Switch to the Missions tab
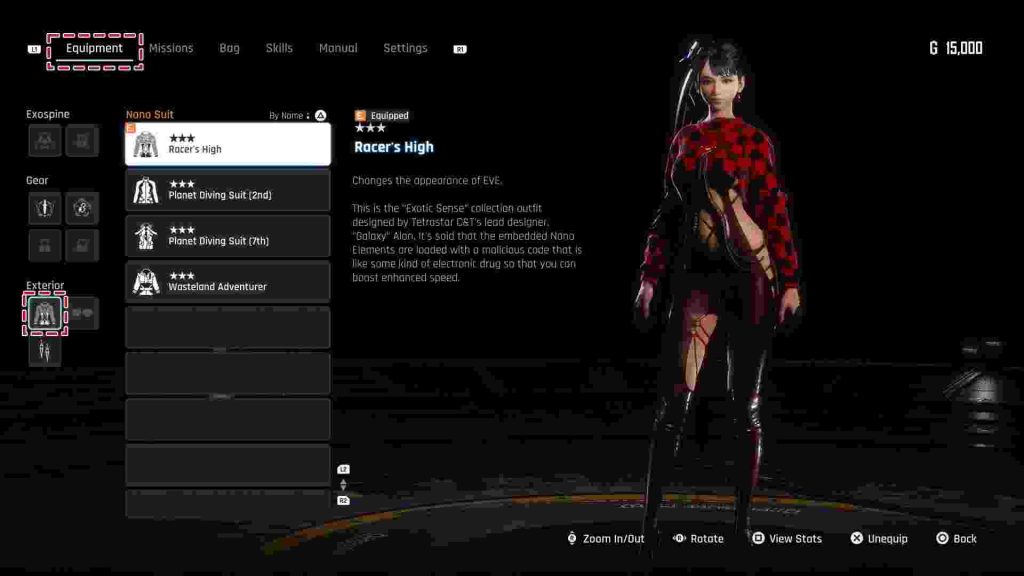The image size is (1024, 576). tap(171, 48)
